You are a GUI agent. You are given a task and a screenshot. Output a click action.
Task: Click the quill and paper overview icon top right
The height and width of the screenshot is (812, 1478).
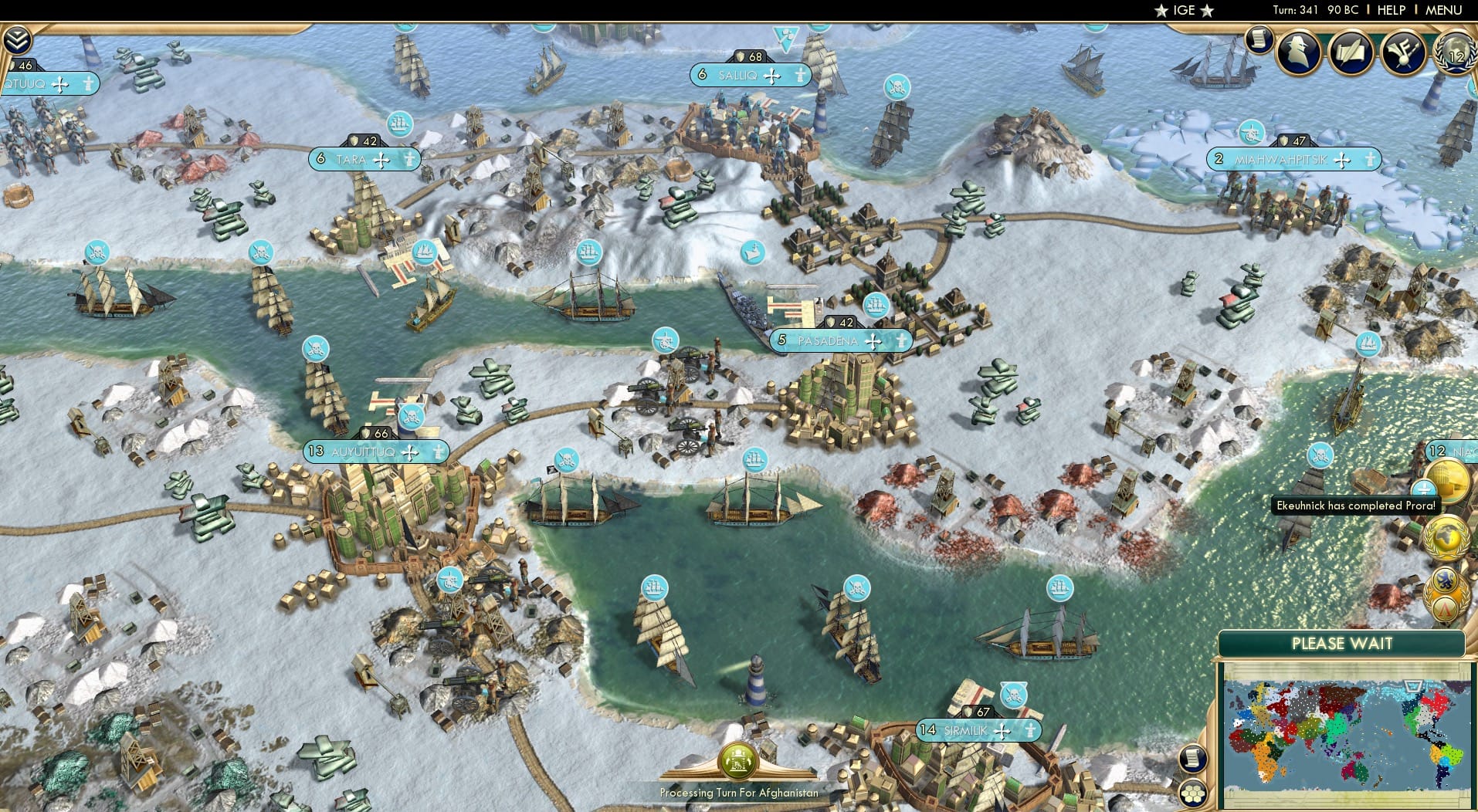1352,52
